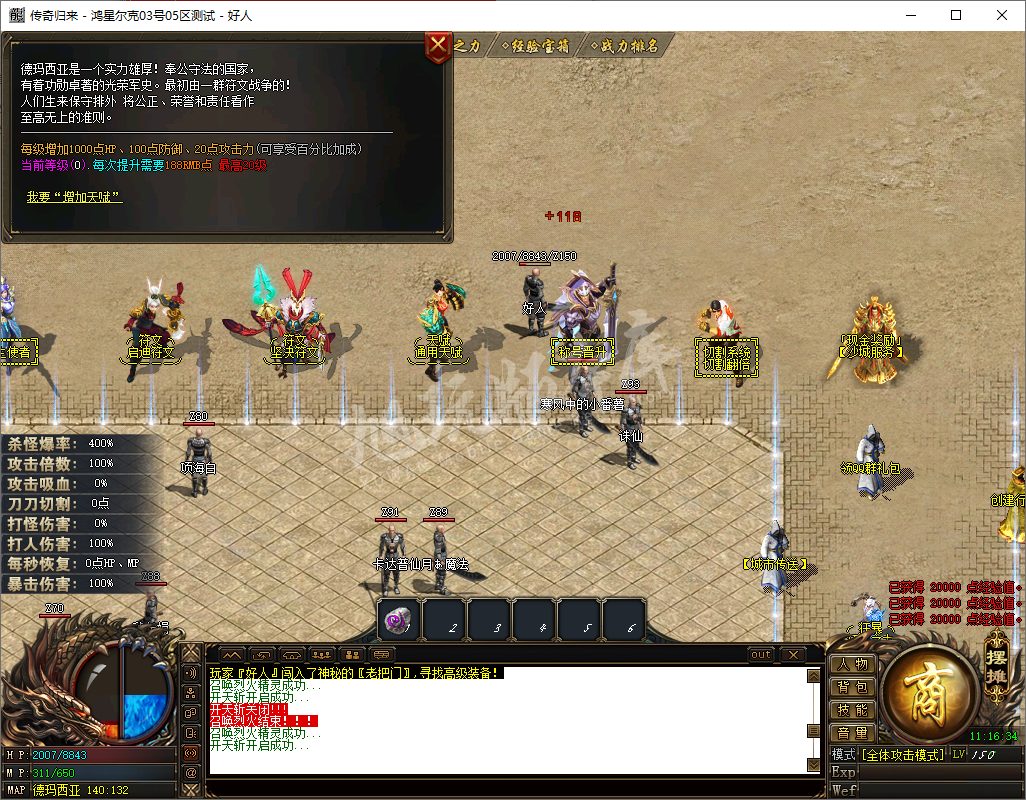Click the chat scrollbar down arrow
1026x800 pixels.
pos(813,765)
